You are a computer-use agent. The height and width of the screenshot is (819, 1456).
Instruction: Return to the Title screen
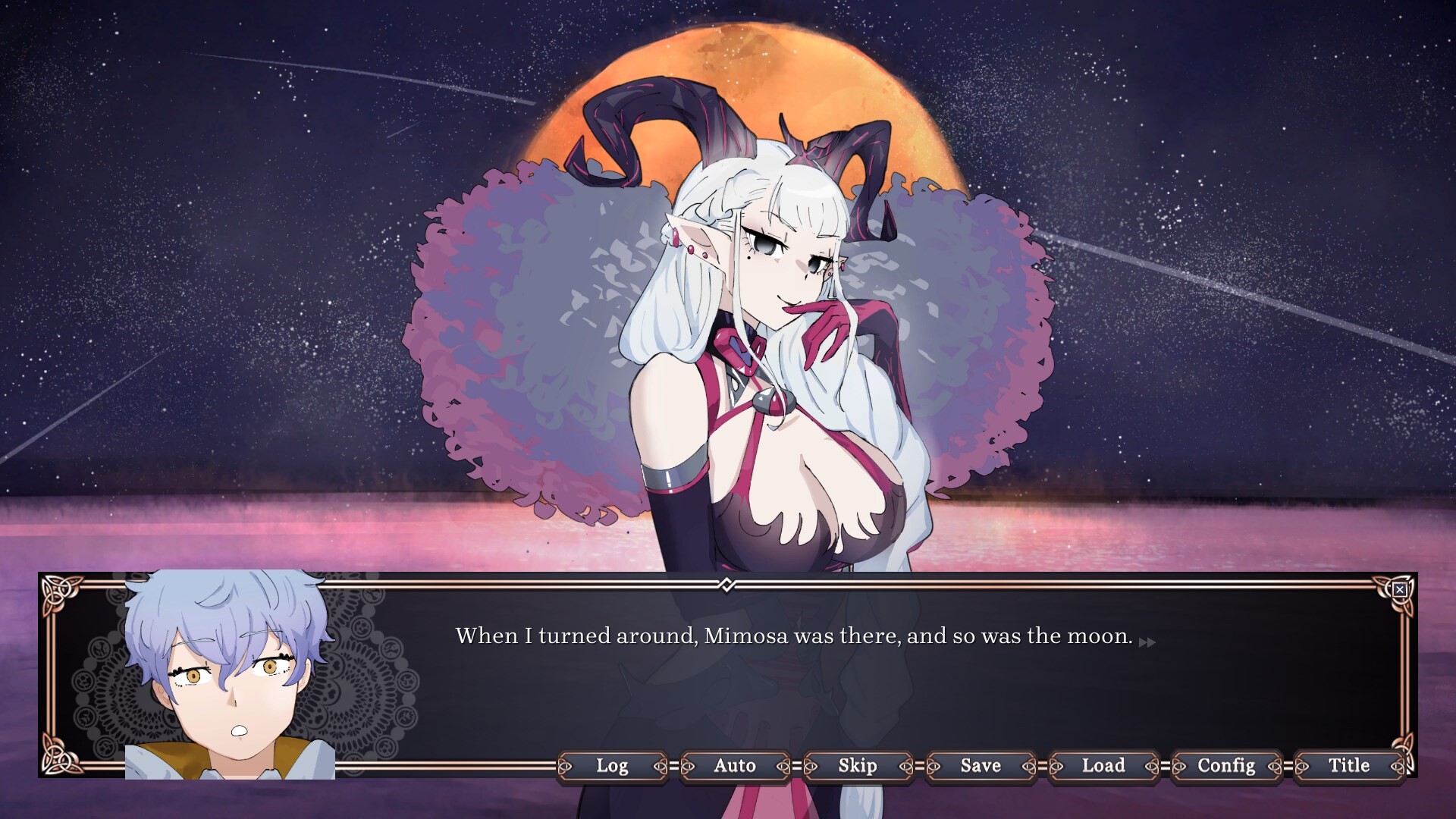(x=1348, y=766)
